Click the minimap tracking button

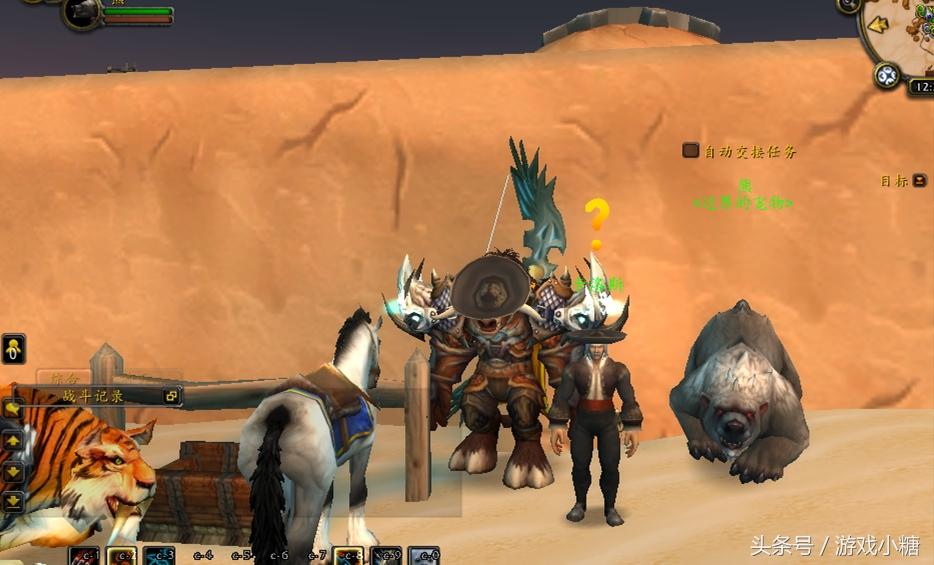[x=886, y=75]
